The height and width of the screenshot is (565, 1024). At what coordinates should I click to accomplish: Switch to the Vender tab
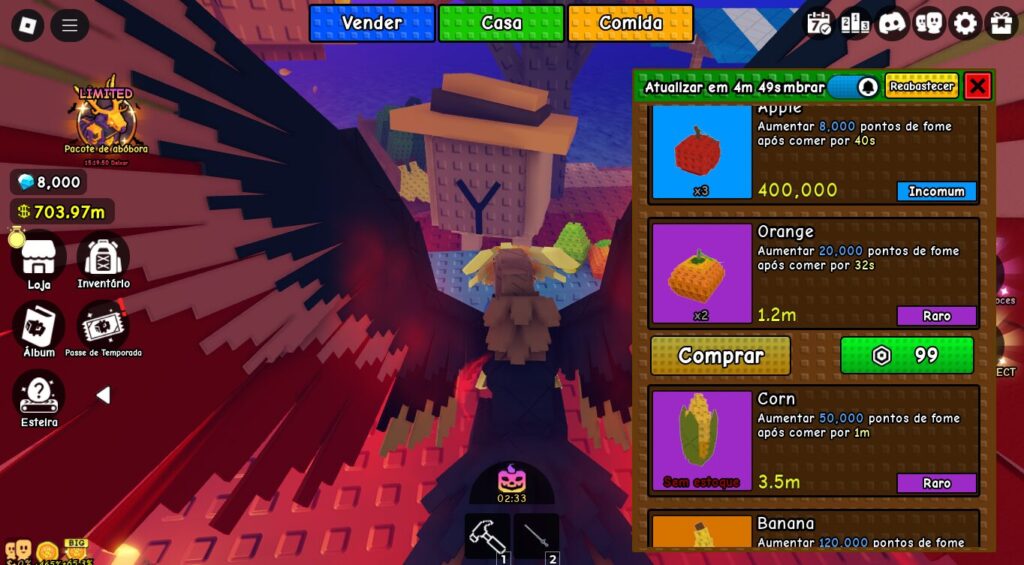(372, 23)
